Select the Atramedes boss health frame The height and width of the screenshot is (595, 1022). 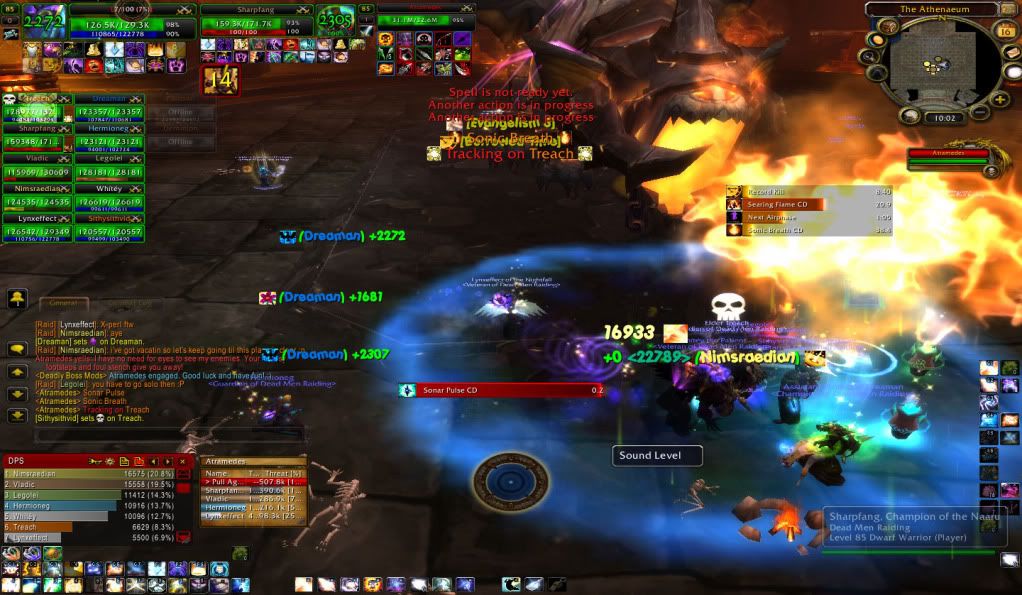(x=949, y=159)
